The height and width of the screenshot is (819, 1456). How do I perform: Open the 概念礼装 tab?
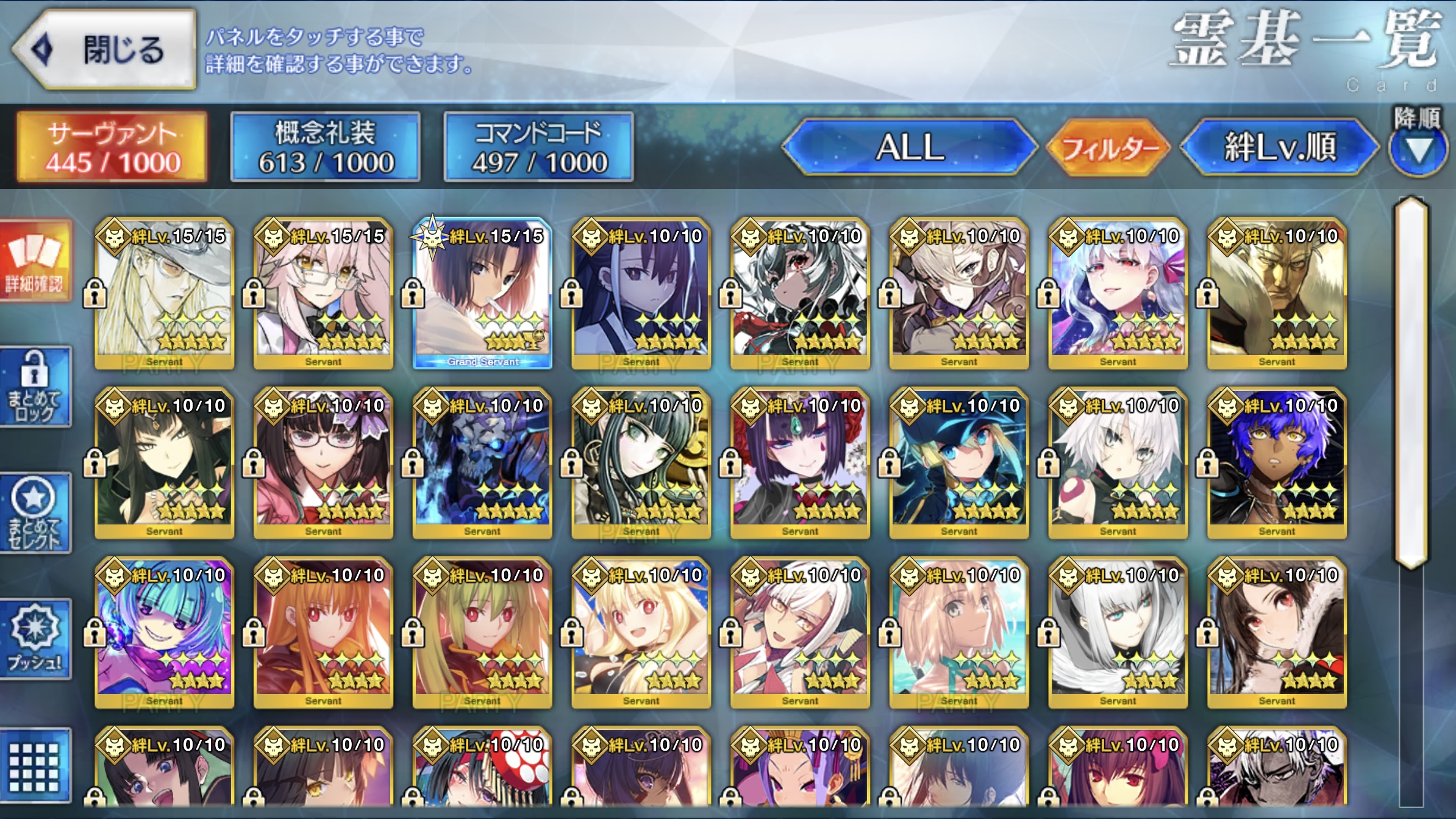point(326,147)
